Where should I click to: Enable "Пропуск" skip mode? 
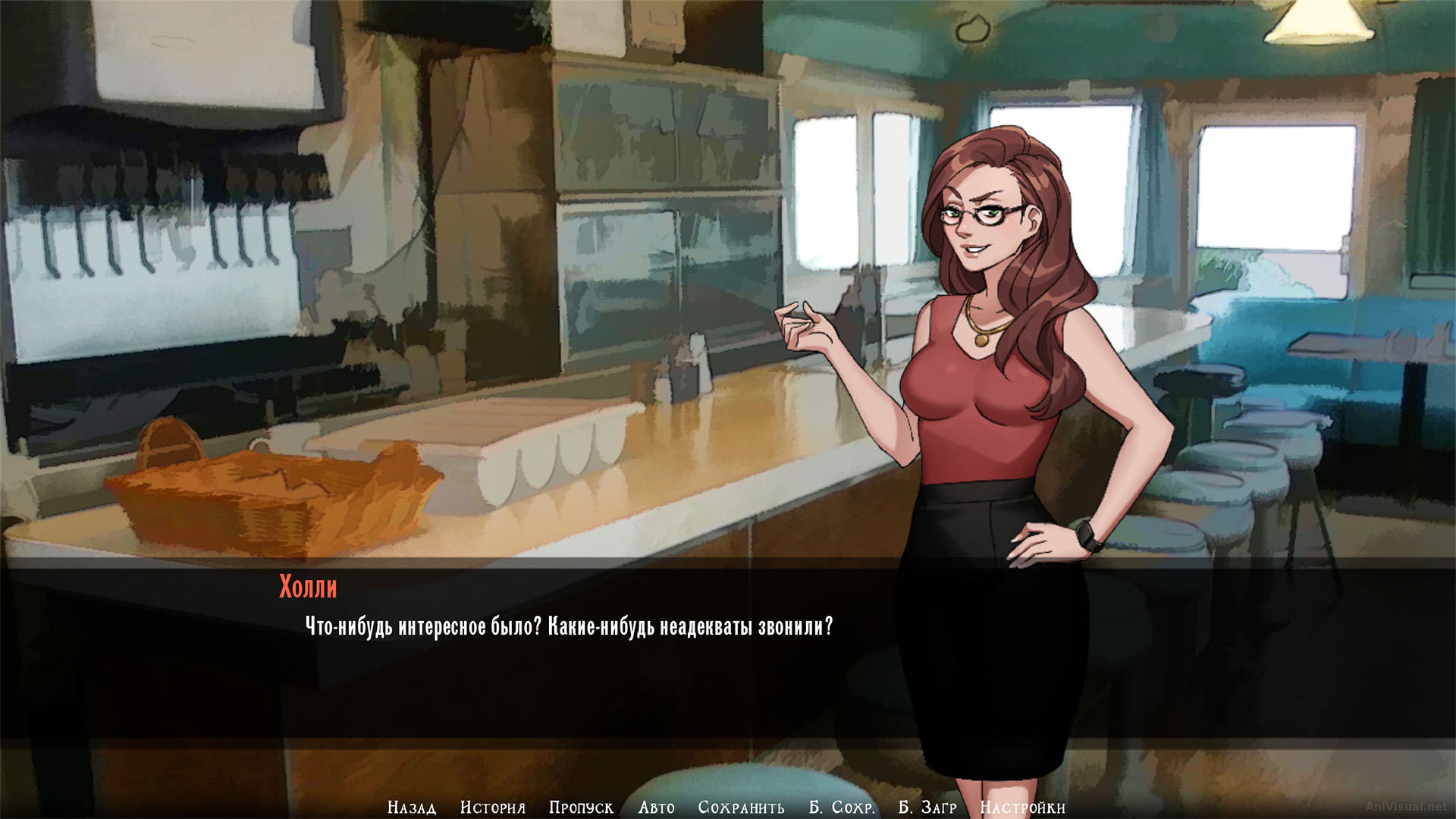(x=581, y=807)
